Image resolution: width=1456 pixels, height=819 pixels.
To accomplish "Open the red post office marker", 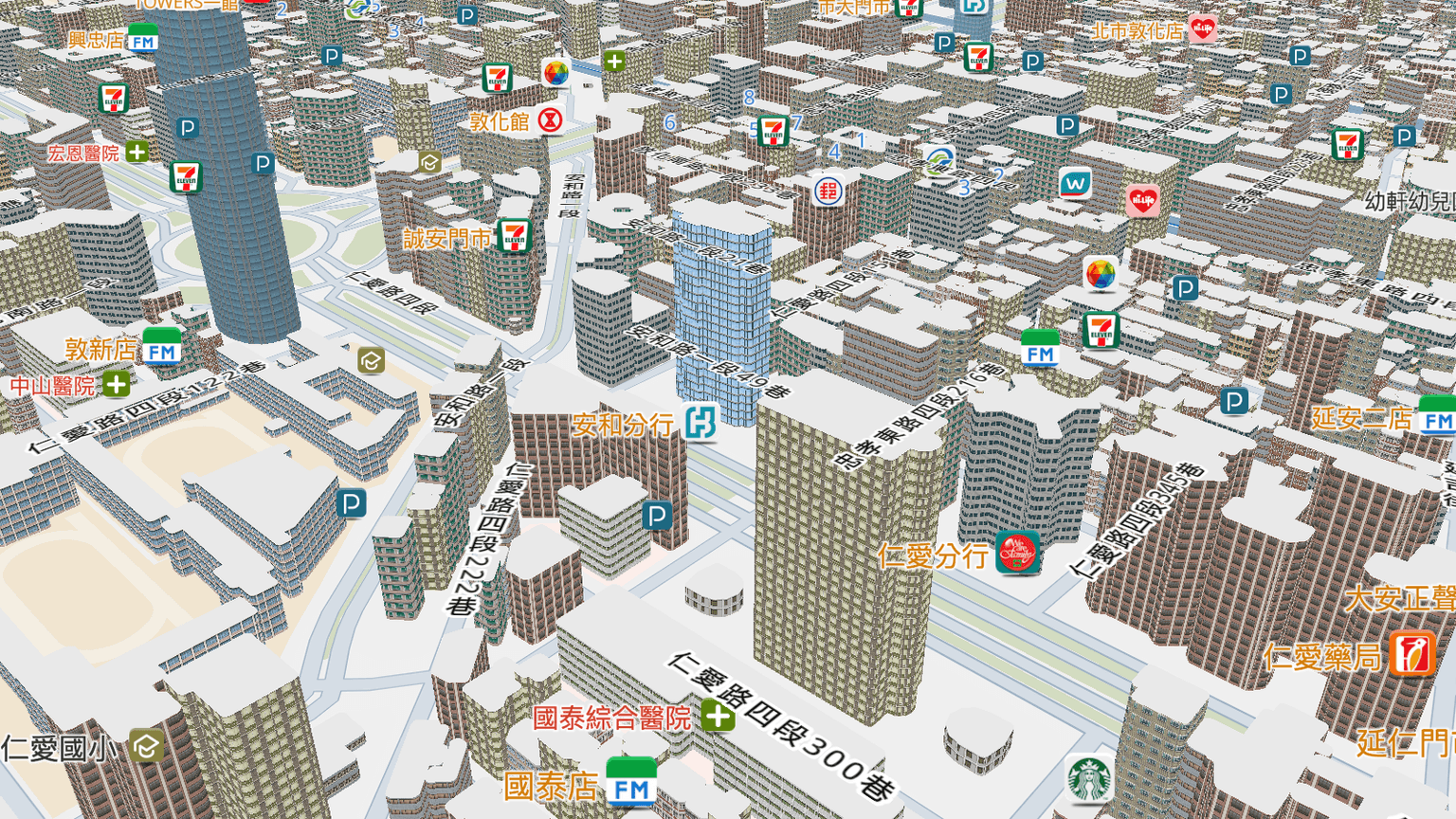I will [x=828, y=191].
